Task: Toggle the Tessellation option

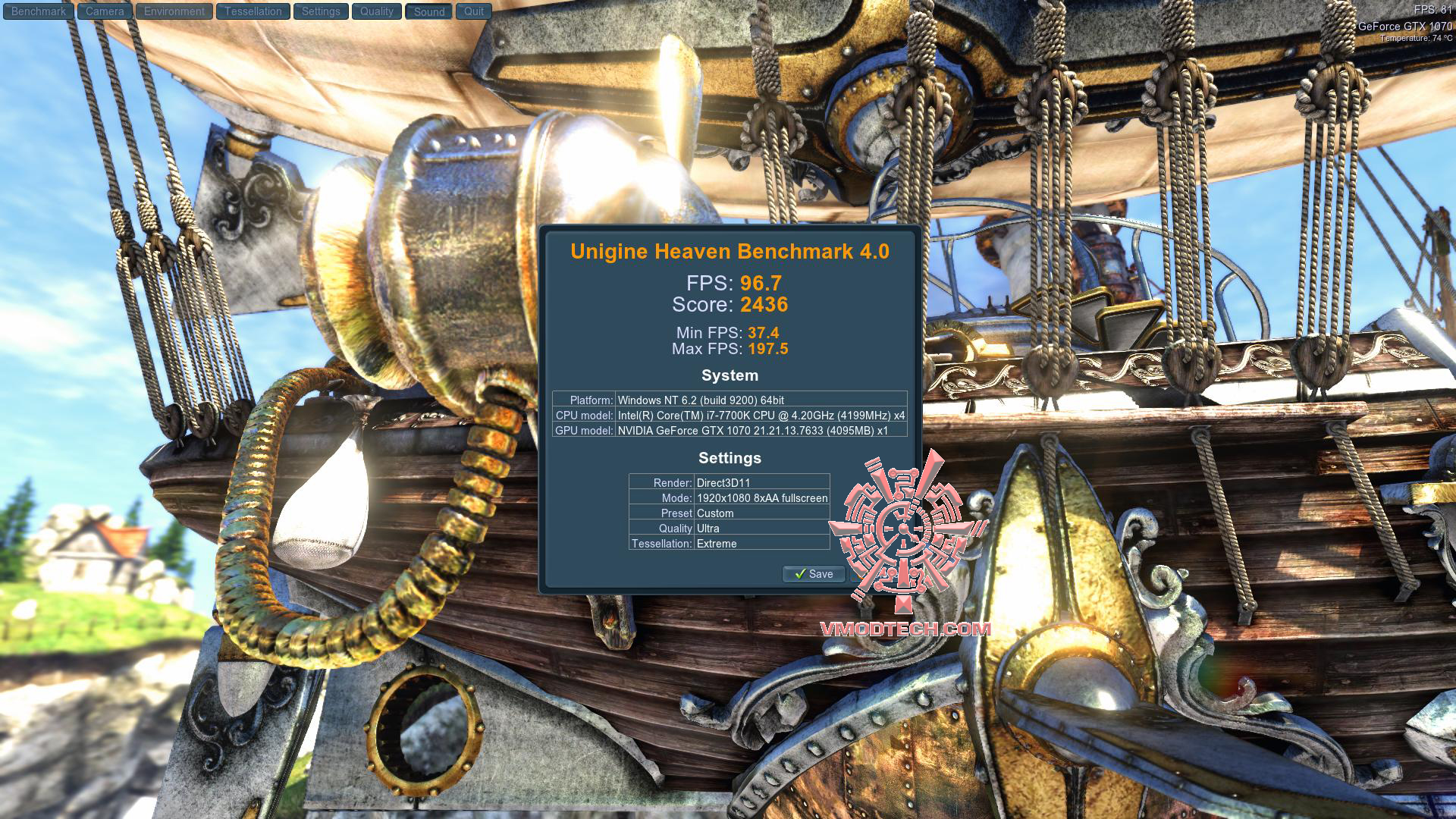Action: point(253,11)
